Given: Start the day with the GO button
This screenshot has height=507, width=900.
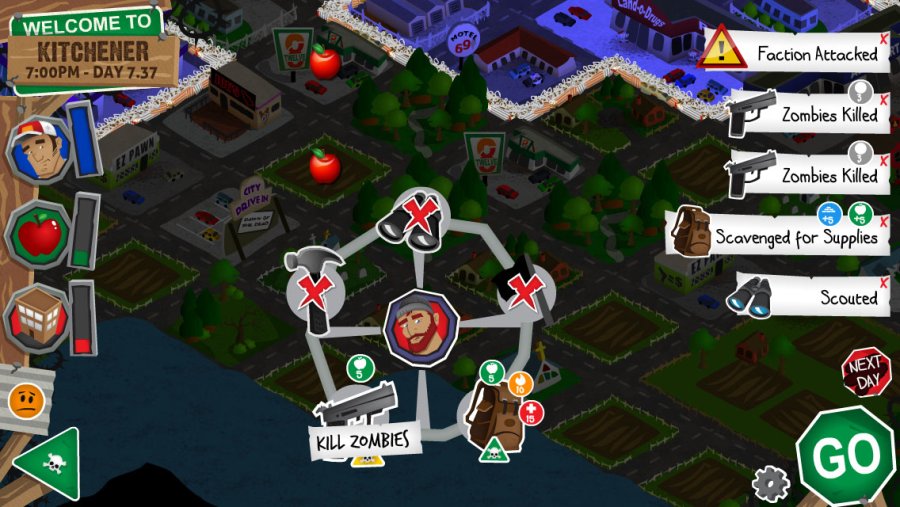Looking at the screenshot, I should pyautogui.click(x=845, y=457).
